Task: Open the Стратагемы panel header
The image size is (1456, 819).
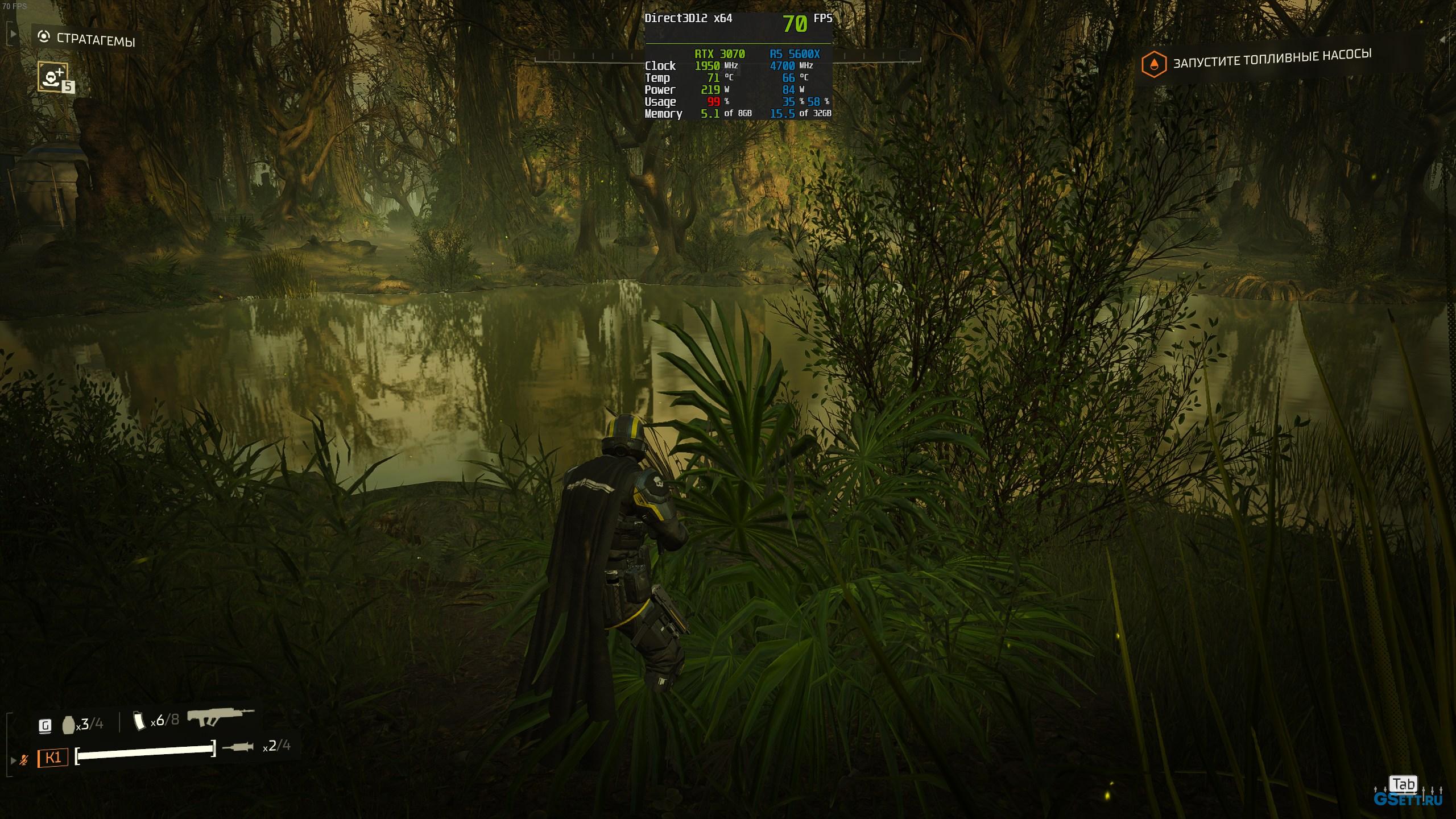Action: [86, 39]
